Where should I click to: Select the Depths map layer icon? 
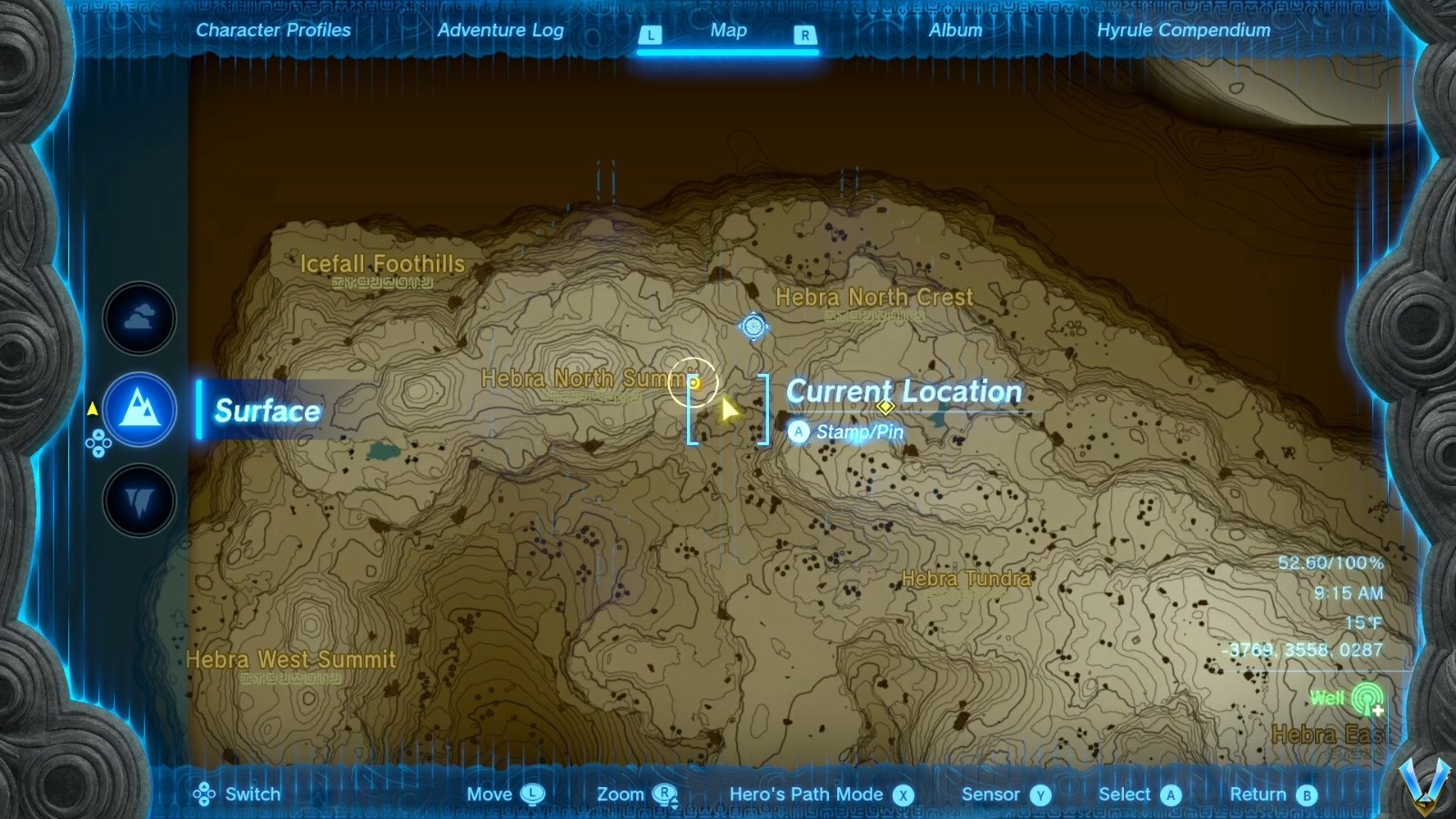[138, 500]
